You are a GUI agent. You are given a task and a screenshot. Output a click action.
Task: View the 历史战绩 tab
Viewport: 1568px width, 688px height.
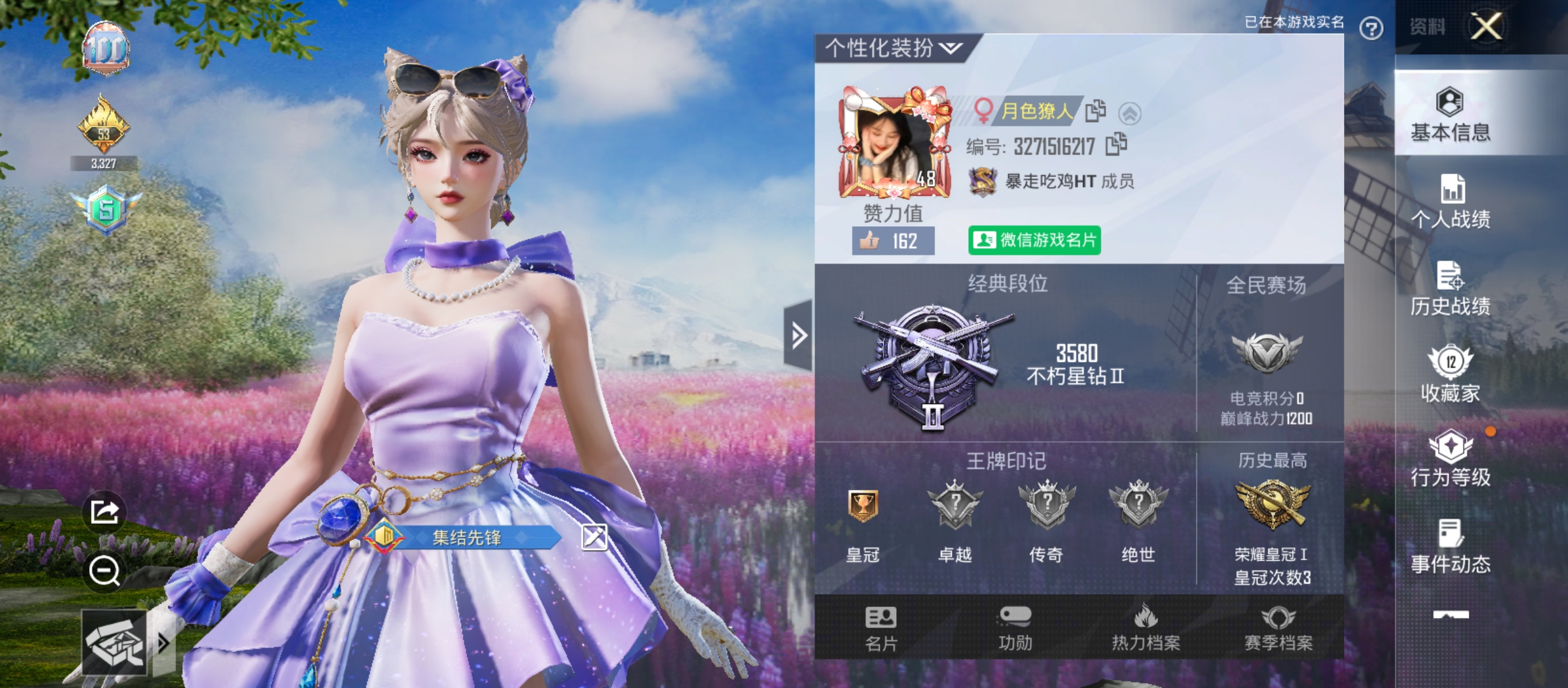pos(1450,289)
